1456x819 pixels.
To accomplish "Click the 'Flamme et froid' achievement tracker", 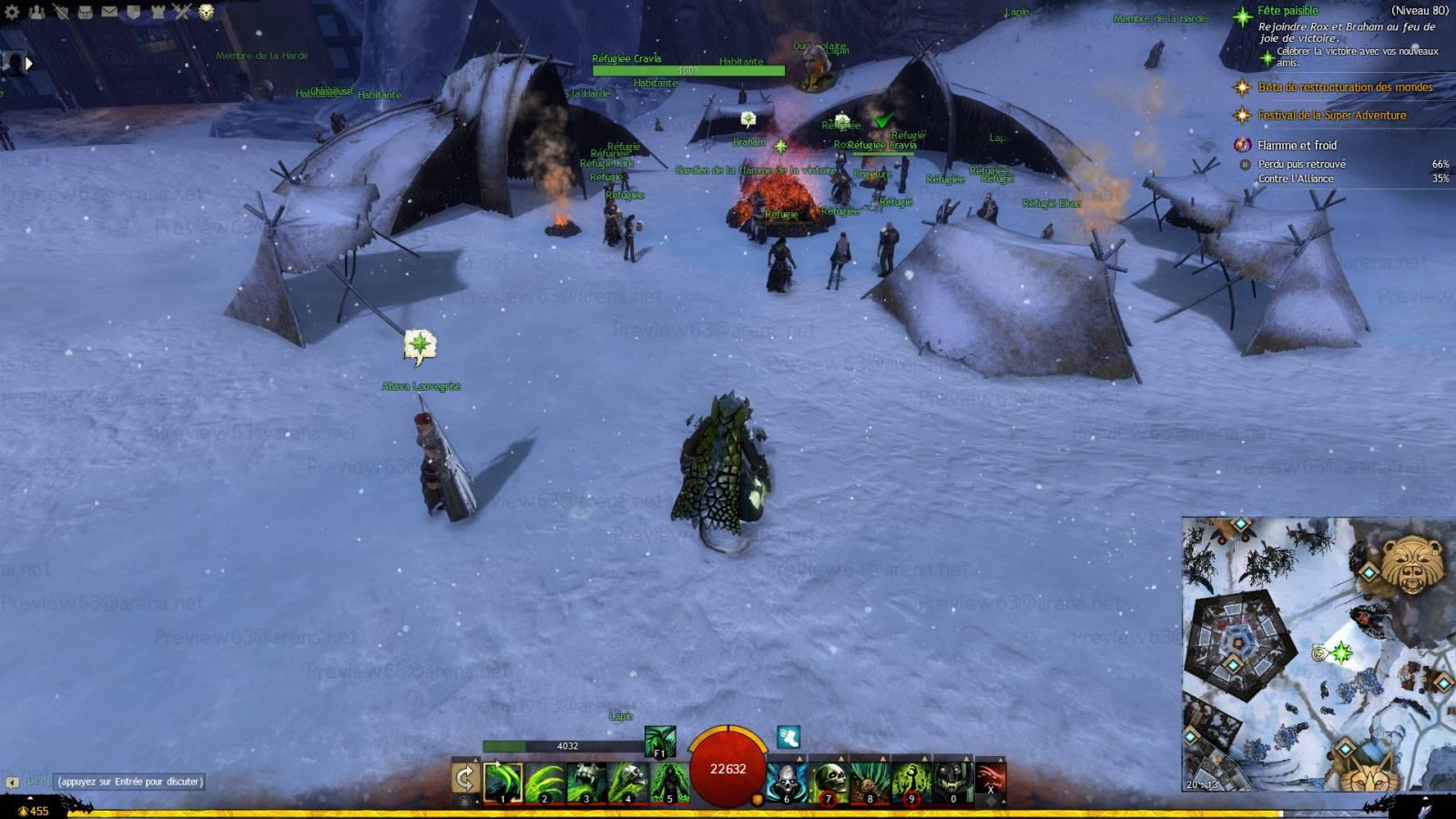I will pos(1297,145).
